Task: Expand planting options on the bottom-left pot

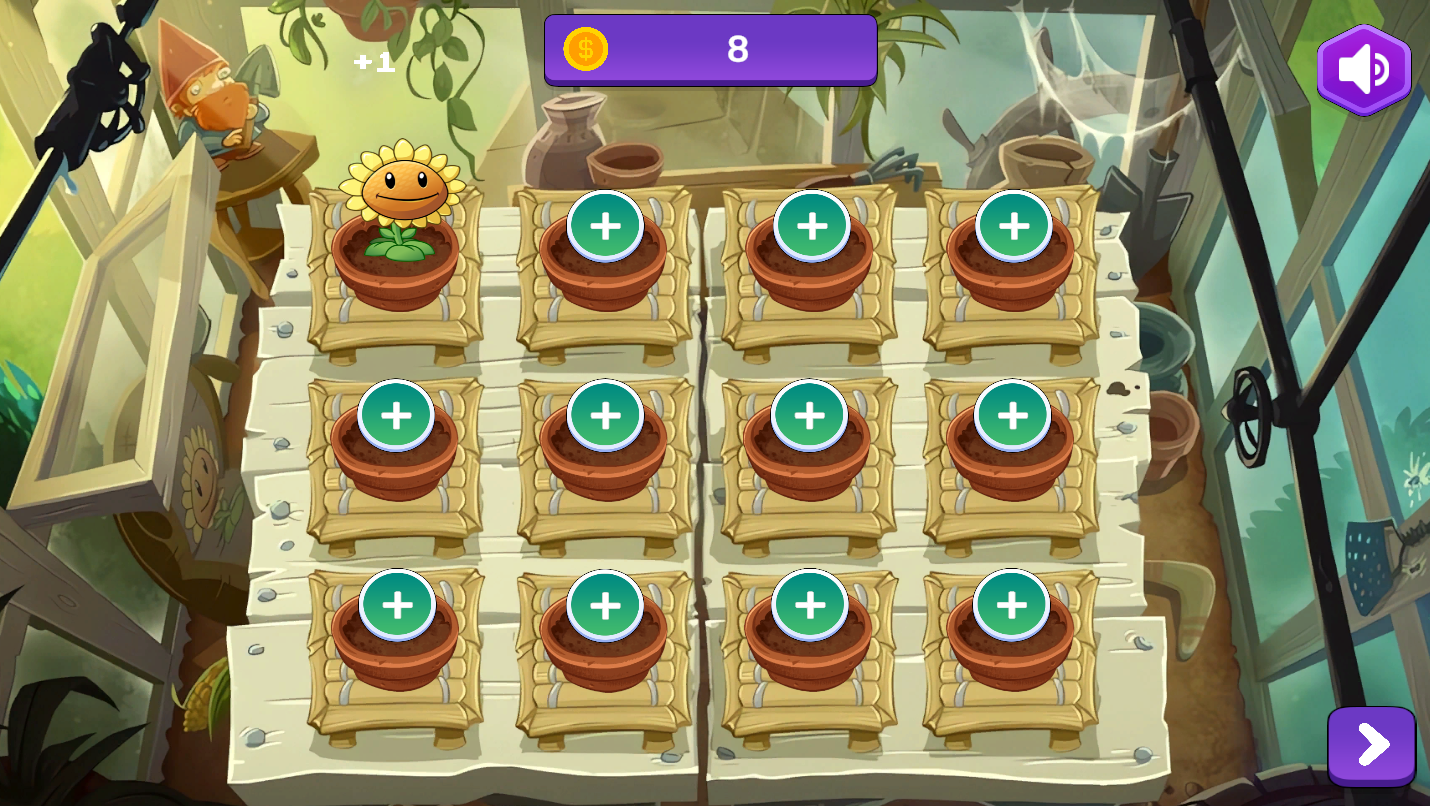Action: click(397, 602)
